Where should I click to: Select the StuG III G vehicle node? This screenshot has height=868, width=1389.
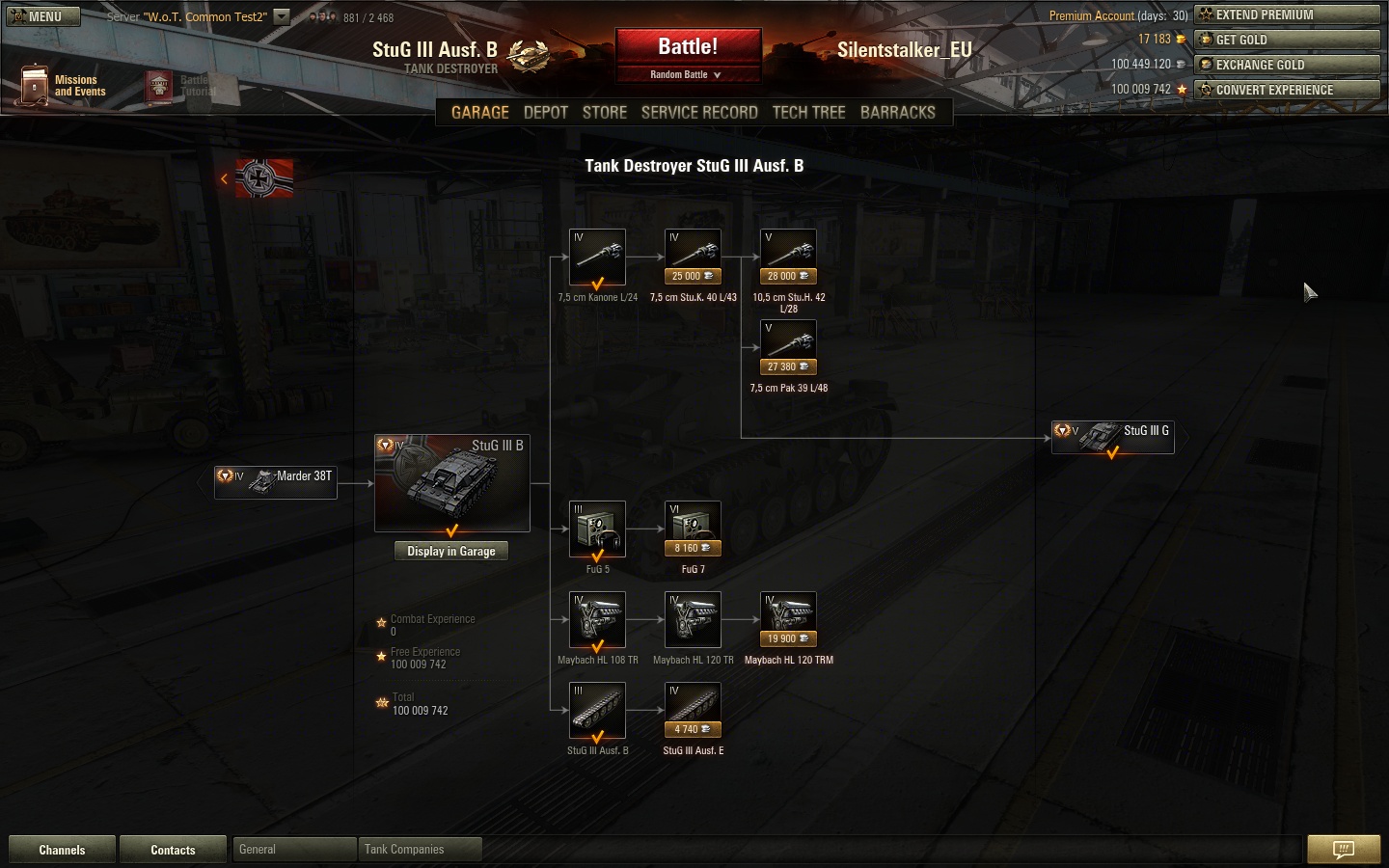pyautogui.click(x=1112, y=437)
